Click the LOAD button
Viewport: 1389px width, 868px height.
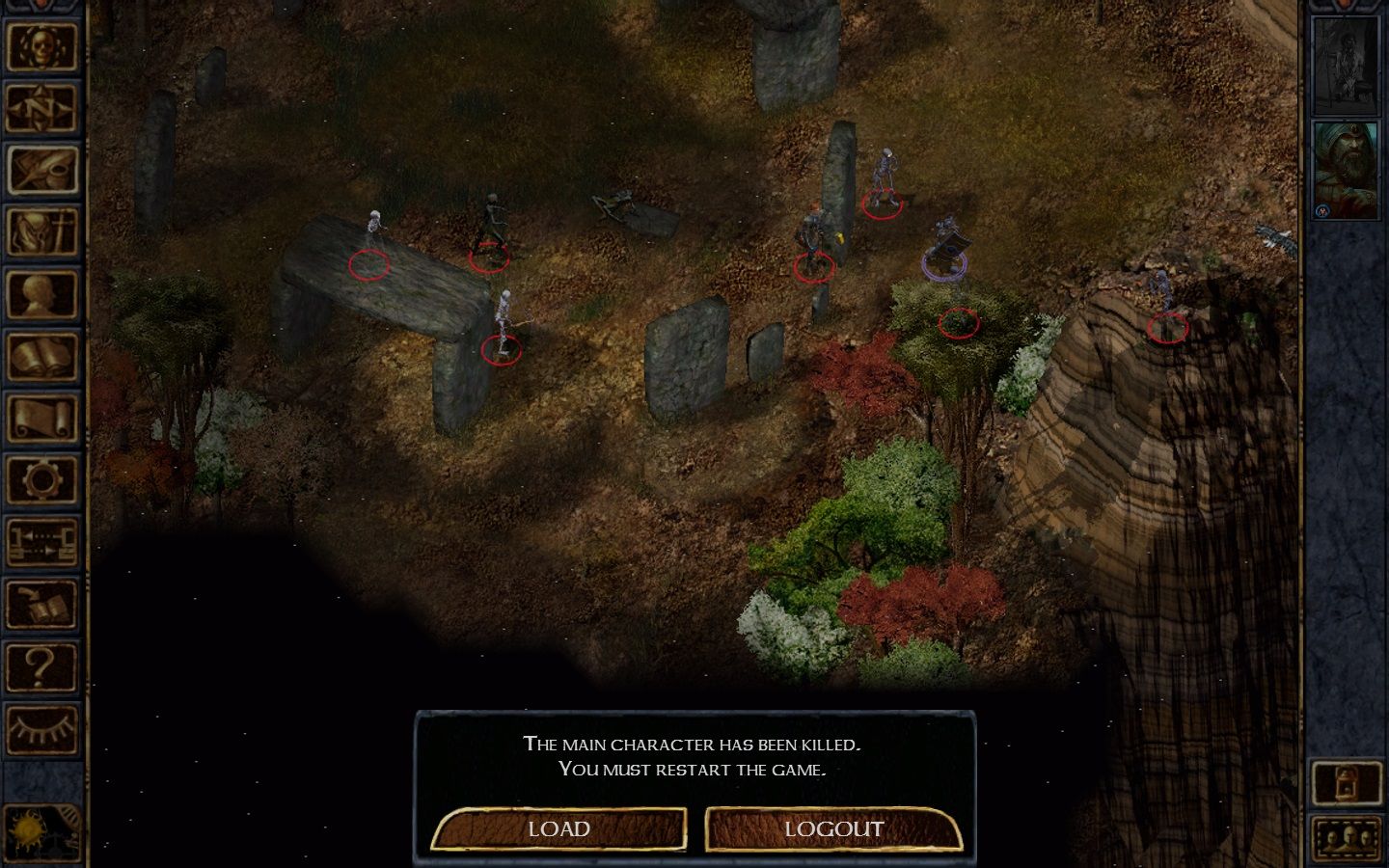[x=560, y=828]
